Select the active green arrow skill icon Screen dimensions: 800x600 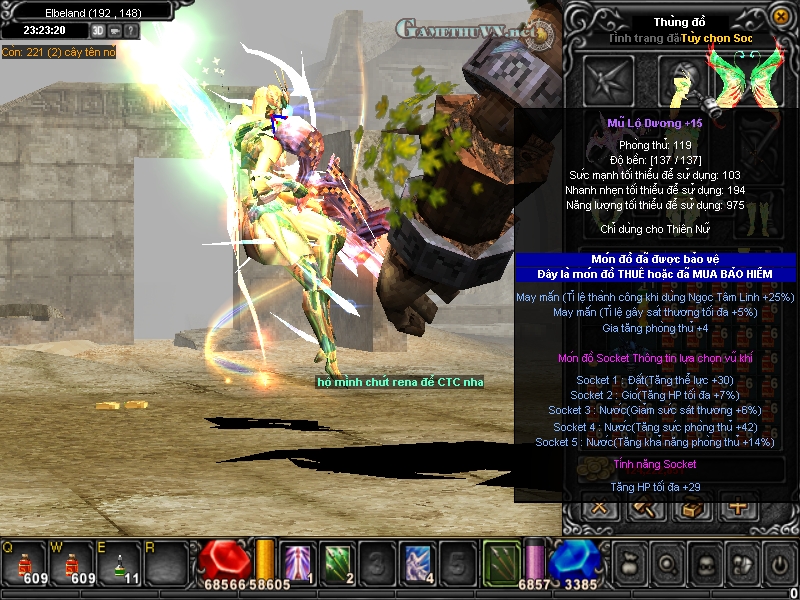[501, 562]
